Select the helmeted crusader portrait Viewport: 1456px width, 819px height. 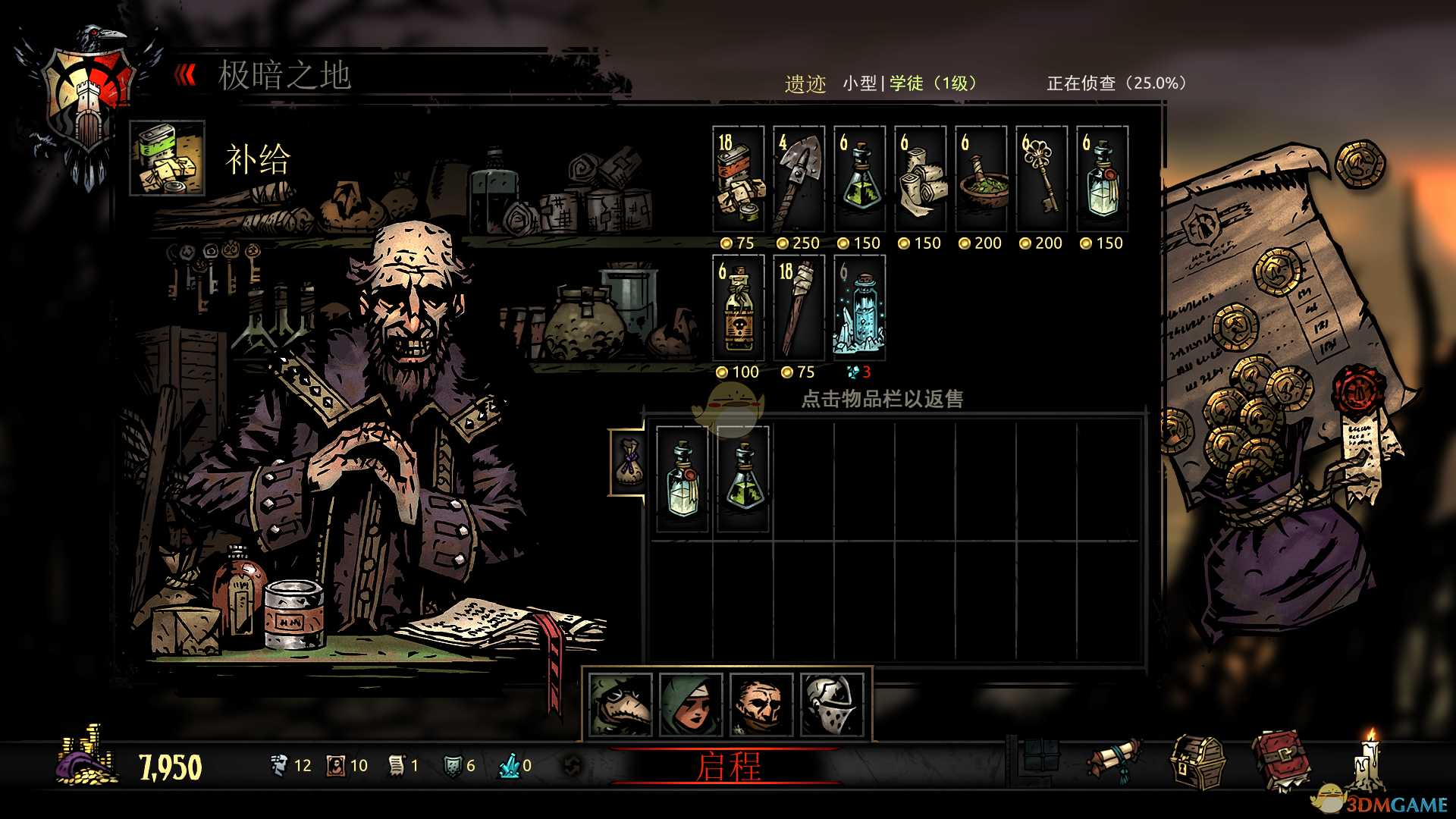click(832, 705)
